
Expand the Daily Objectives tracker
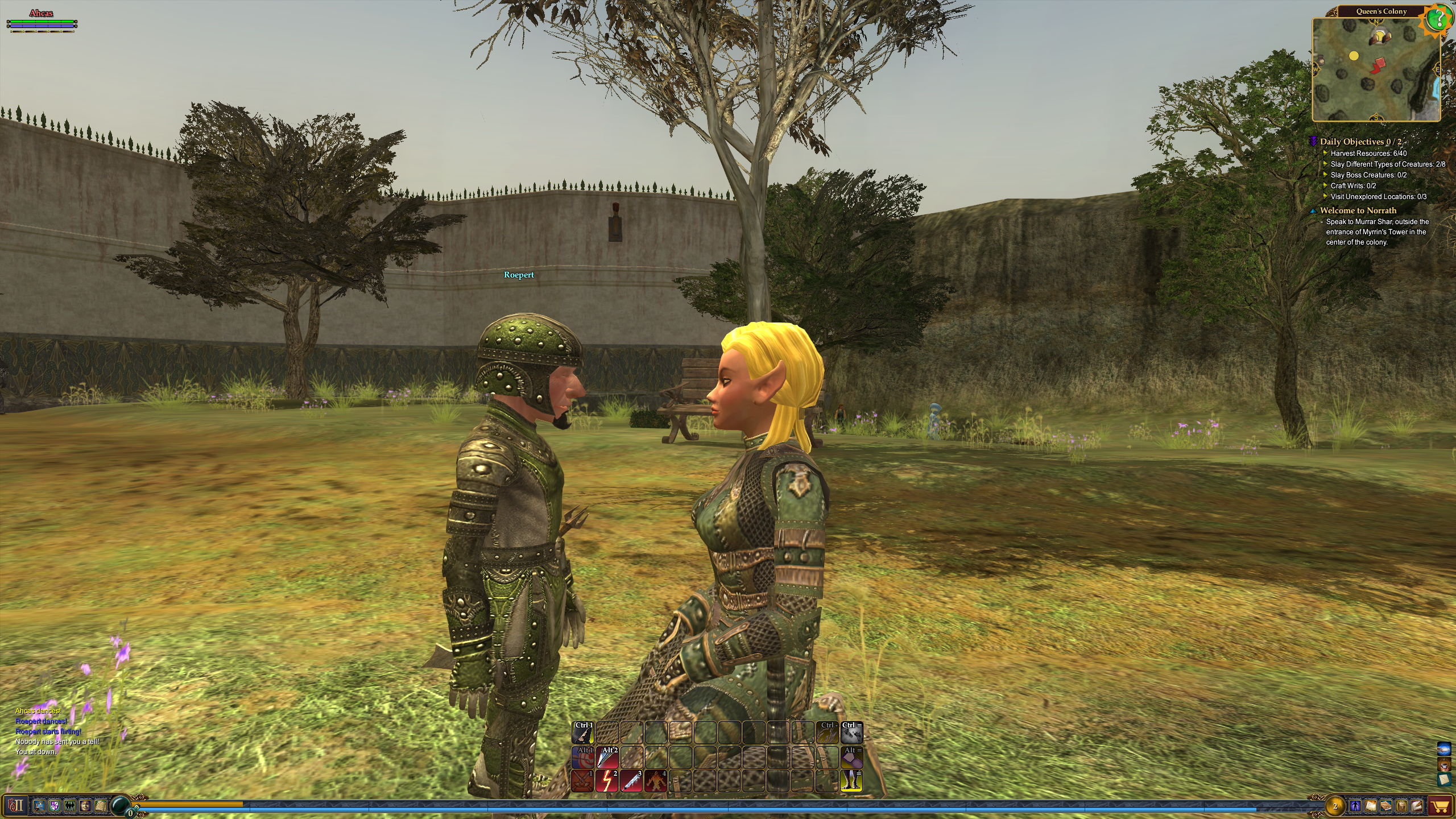pos(1313,142)
